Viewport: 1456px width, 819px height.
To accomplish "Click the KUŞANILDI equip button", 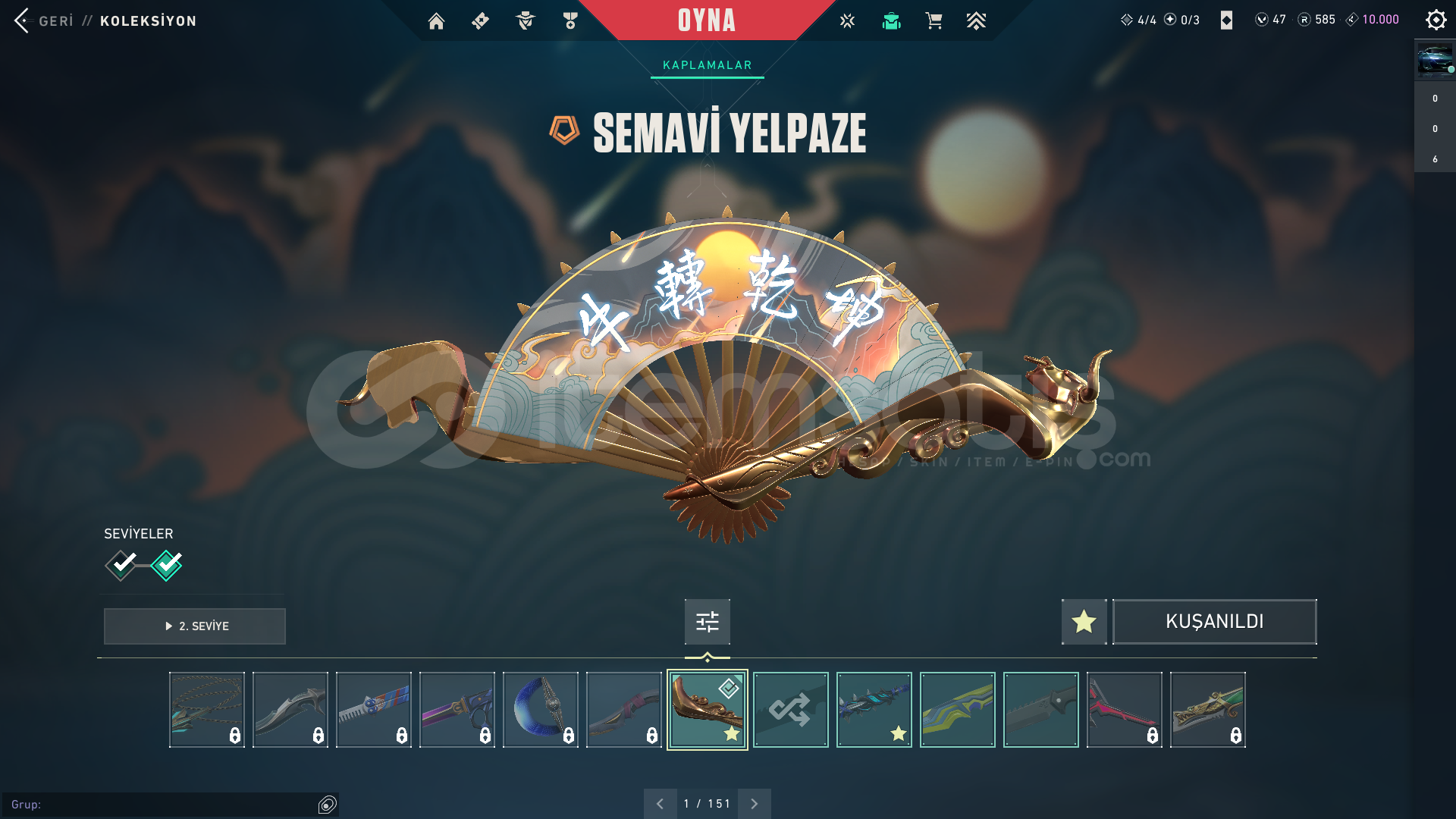I will click(x=1214, y=622).
